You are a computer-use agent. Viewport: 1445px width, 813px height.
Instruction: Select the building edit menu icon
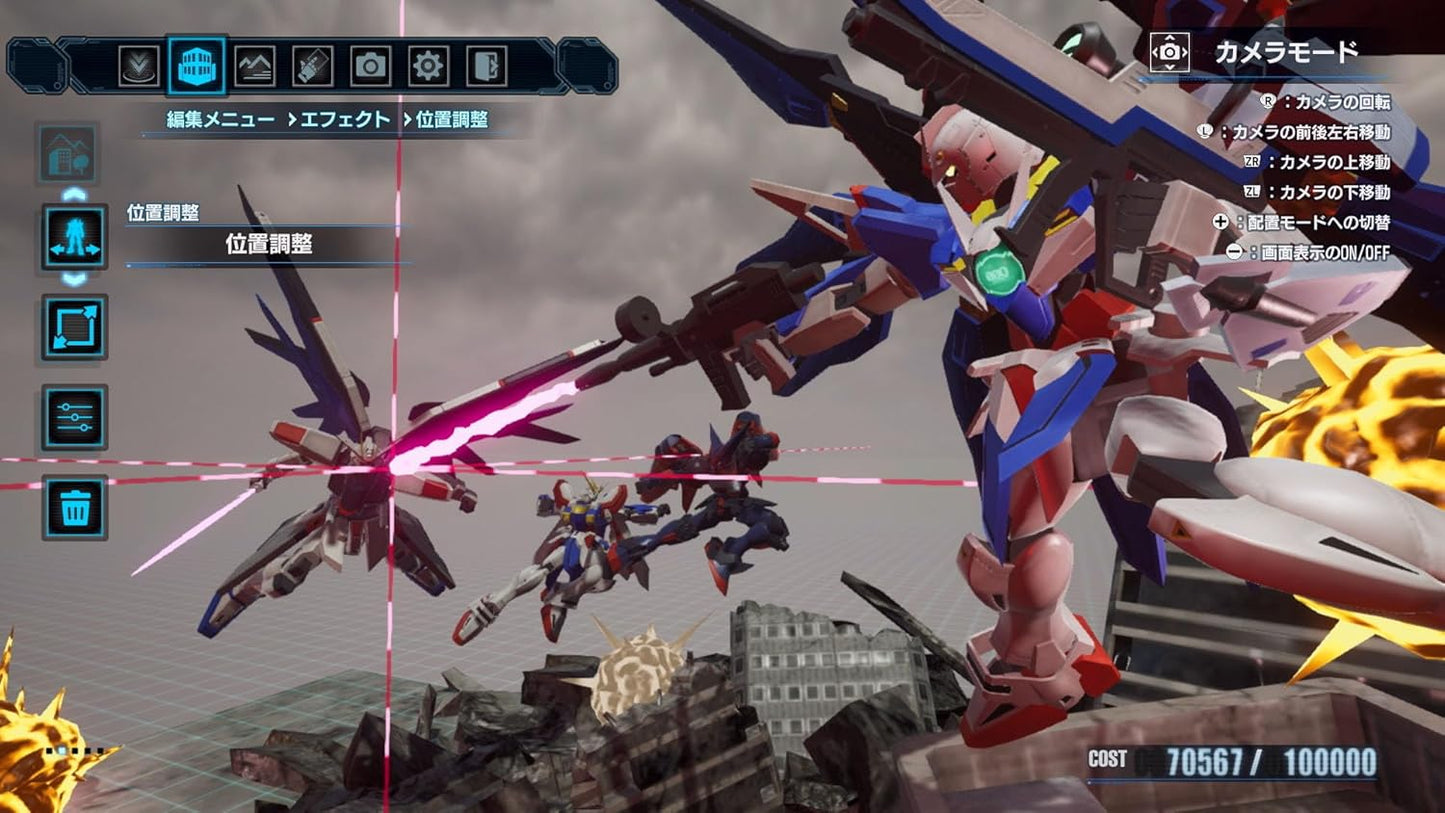coord(196,66)
